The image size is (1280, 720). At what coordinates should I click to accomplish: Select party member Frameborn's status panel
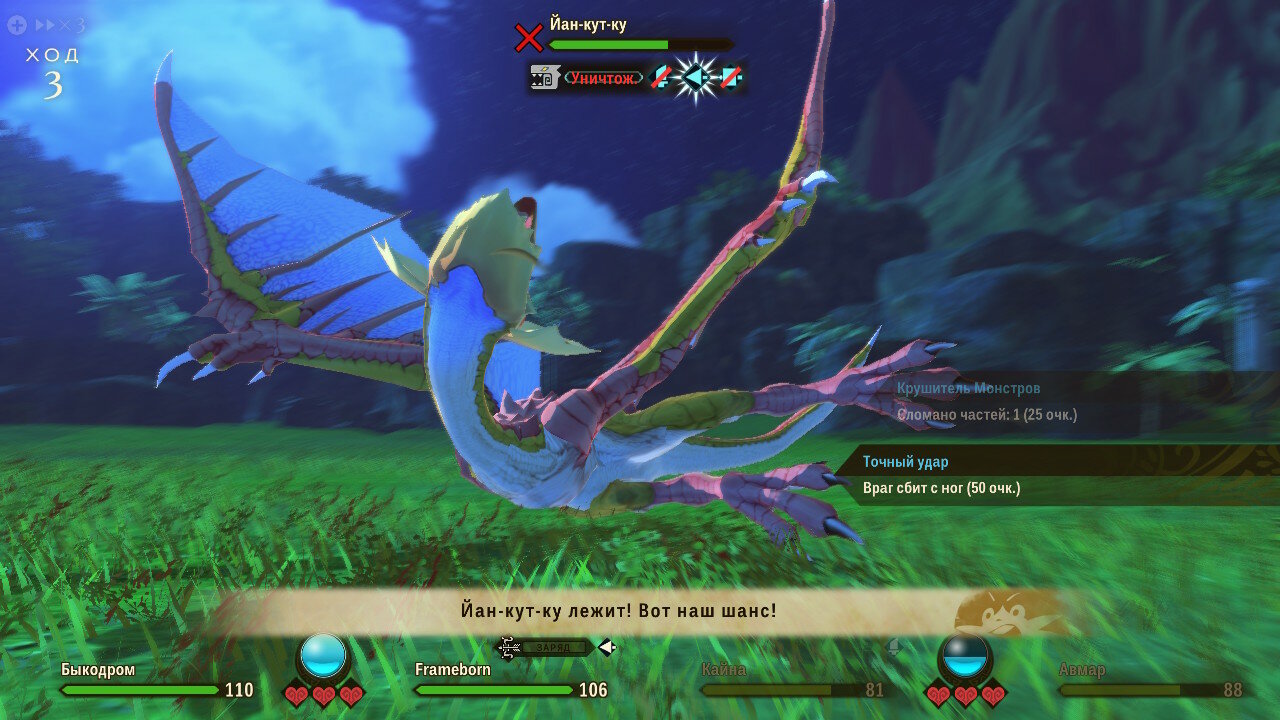click(453, 670)
